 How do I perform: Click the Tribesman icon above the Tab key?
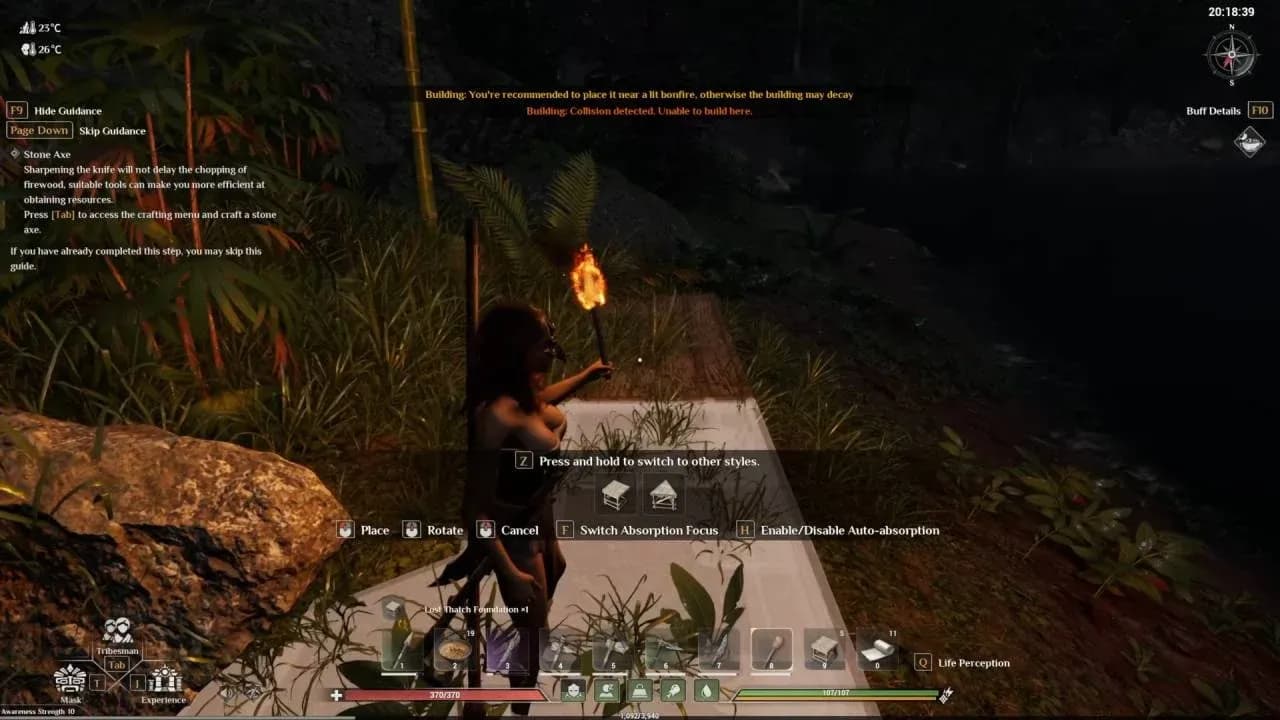point(115,634)
